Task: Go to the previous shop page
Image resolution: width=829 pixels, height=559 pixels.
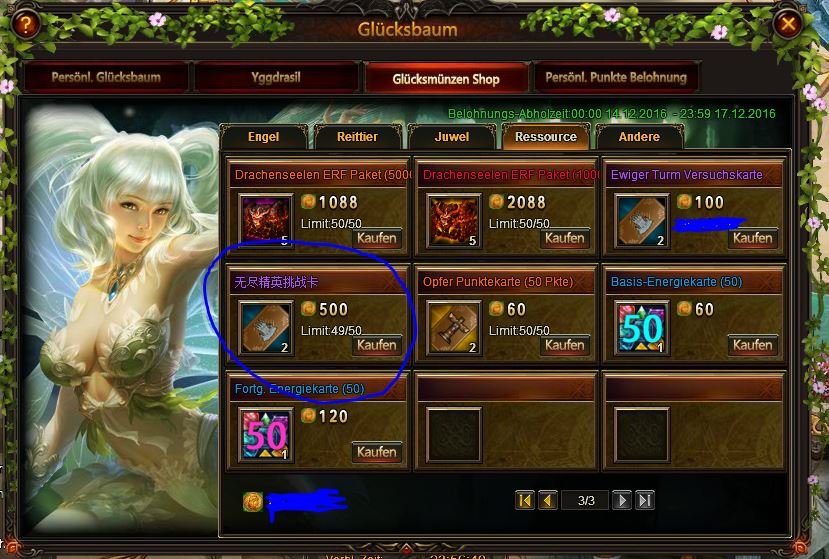Action: (x=547, y=500)
